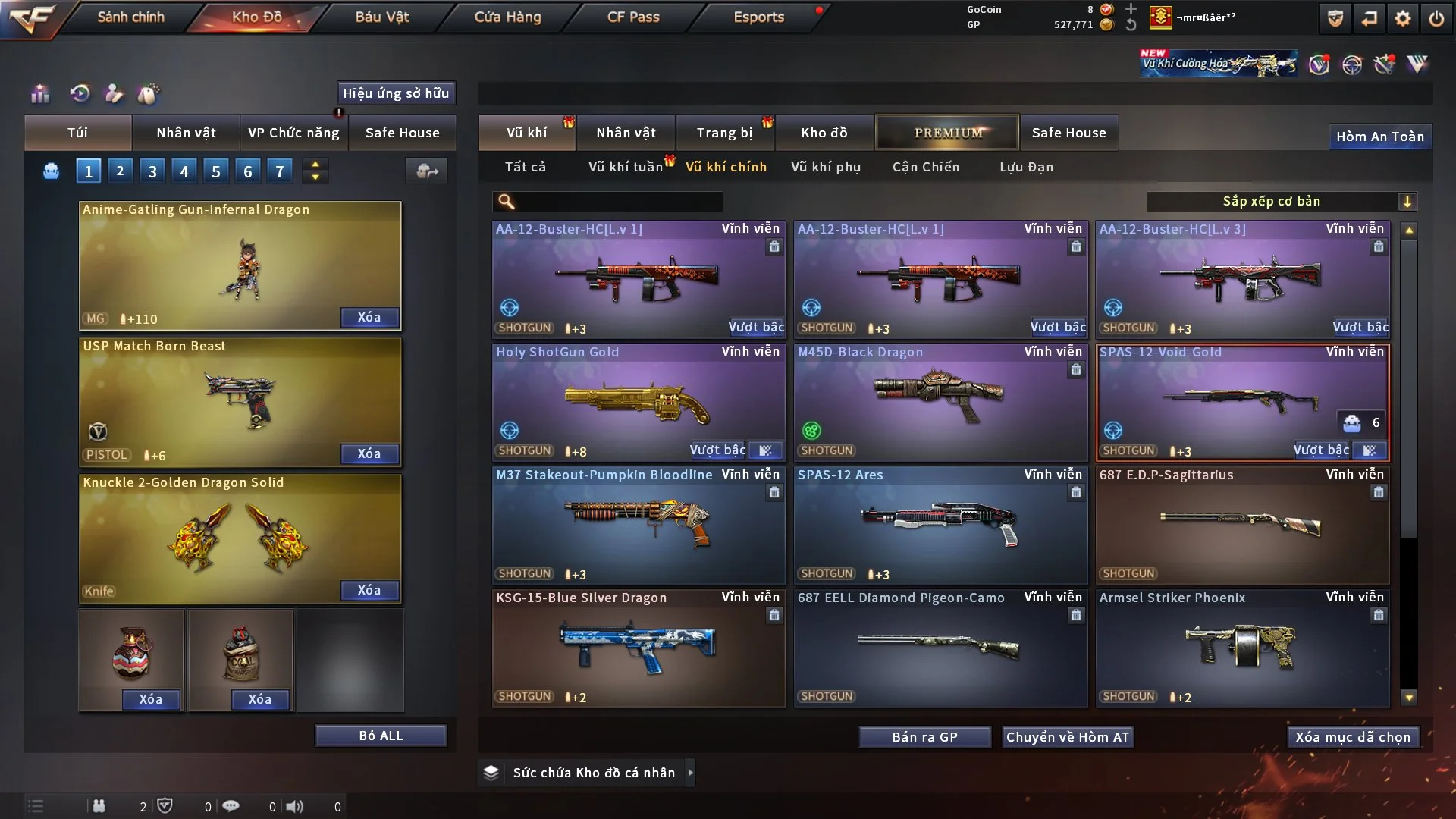Open the Cửa Hàng shop menu
The height and width of the screenshot is (819, 1456).
(507, 17)
